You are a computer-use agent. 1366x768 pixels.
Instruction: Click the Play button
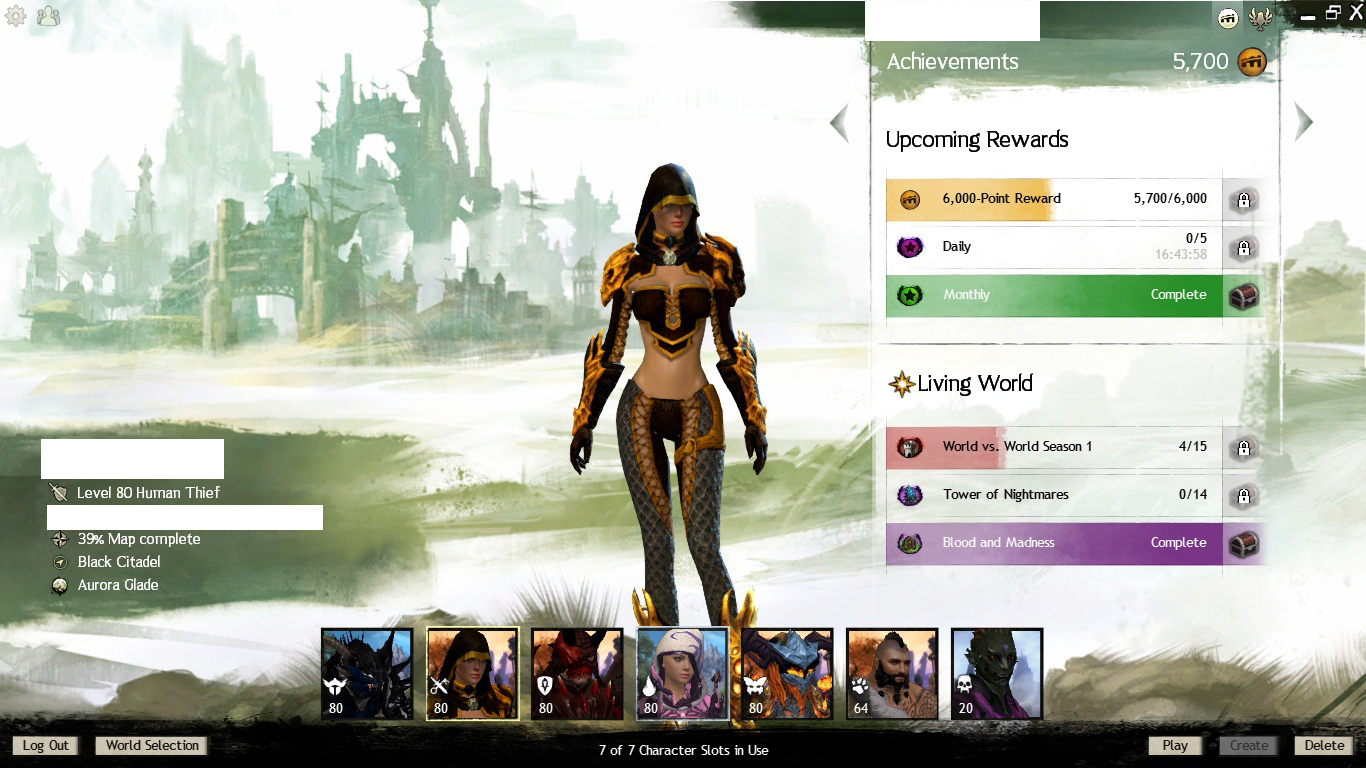[x=1175, y=745]
